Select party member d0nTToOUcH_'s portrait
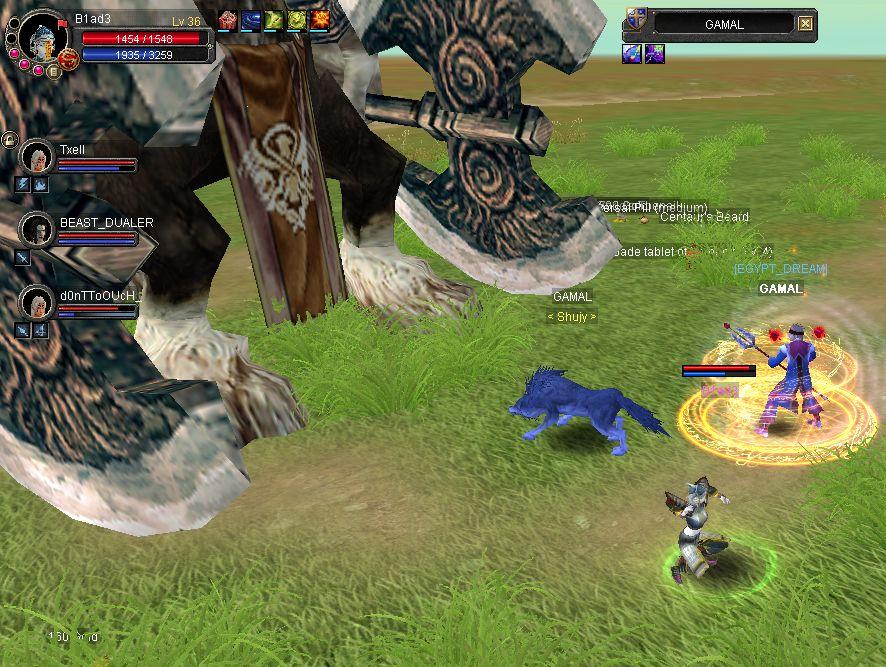886x667 pixels. coord(37,301)
